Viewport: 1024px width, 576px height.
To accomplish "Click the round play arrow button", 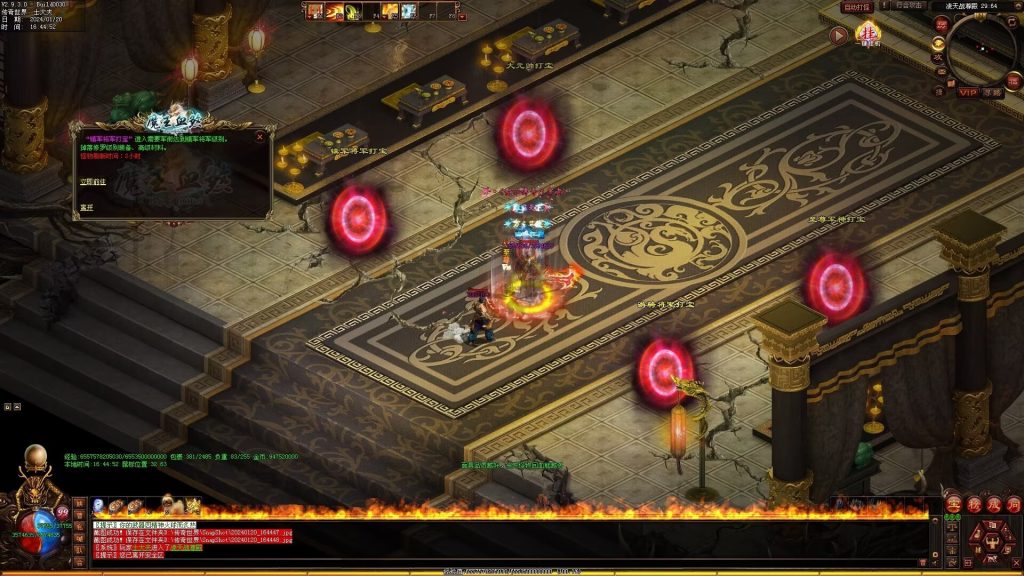I will [x=839, y=35].
